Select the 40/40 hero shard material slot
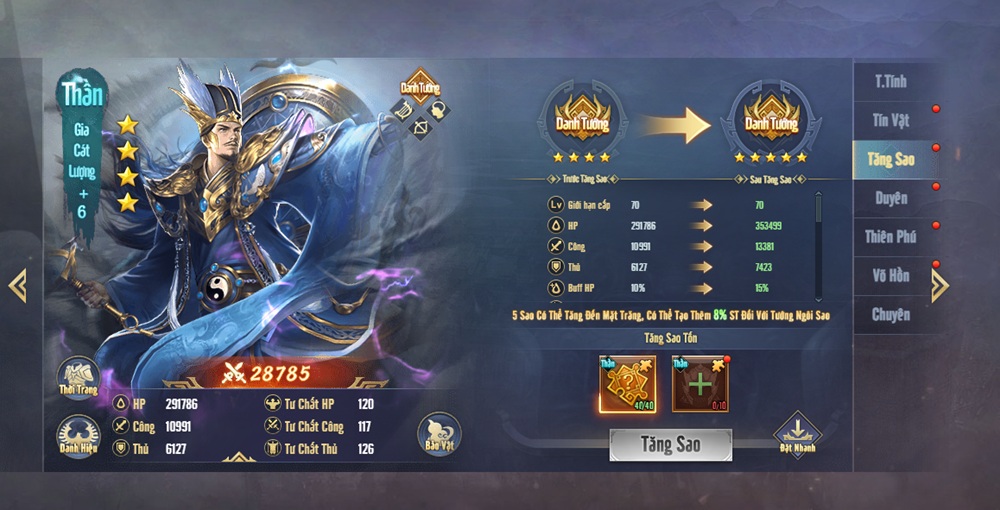Image resolution: width=1000 pixels, height=510 pixels. click(x=627, y=383)
